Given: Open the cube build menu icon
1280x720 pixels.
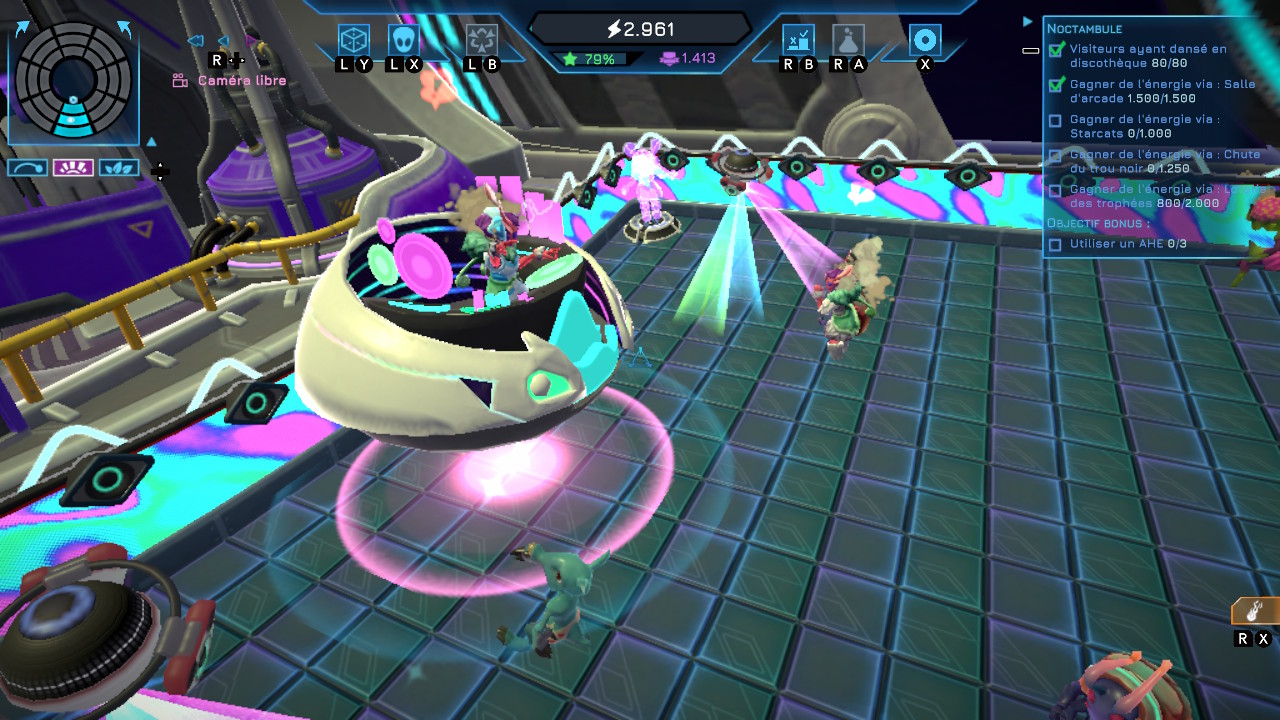Looking at the screenshot, I should coord(354,40).
